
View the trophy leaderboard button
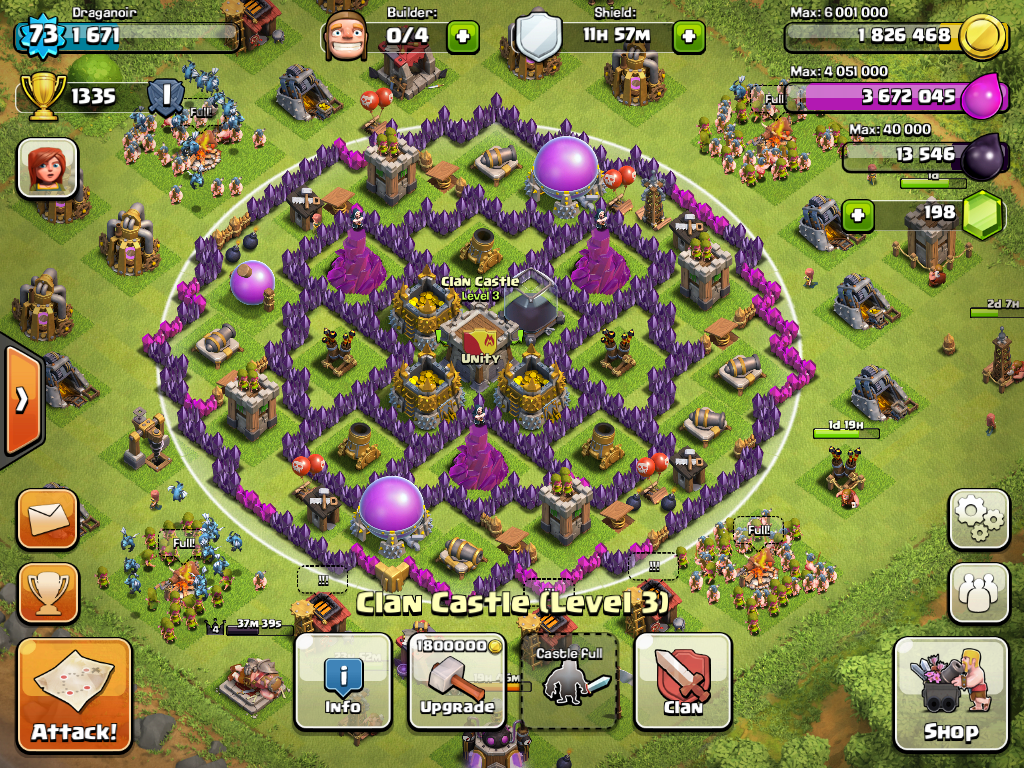tap(47, 593)
